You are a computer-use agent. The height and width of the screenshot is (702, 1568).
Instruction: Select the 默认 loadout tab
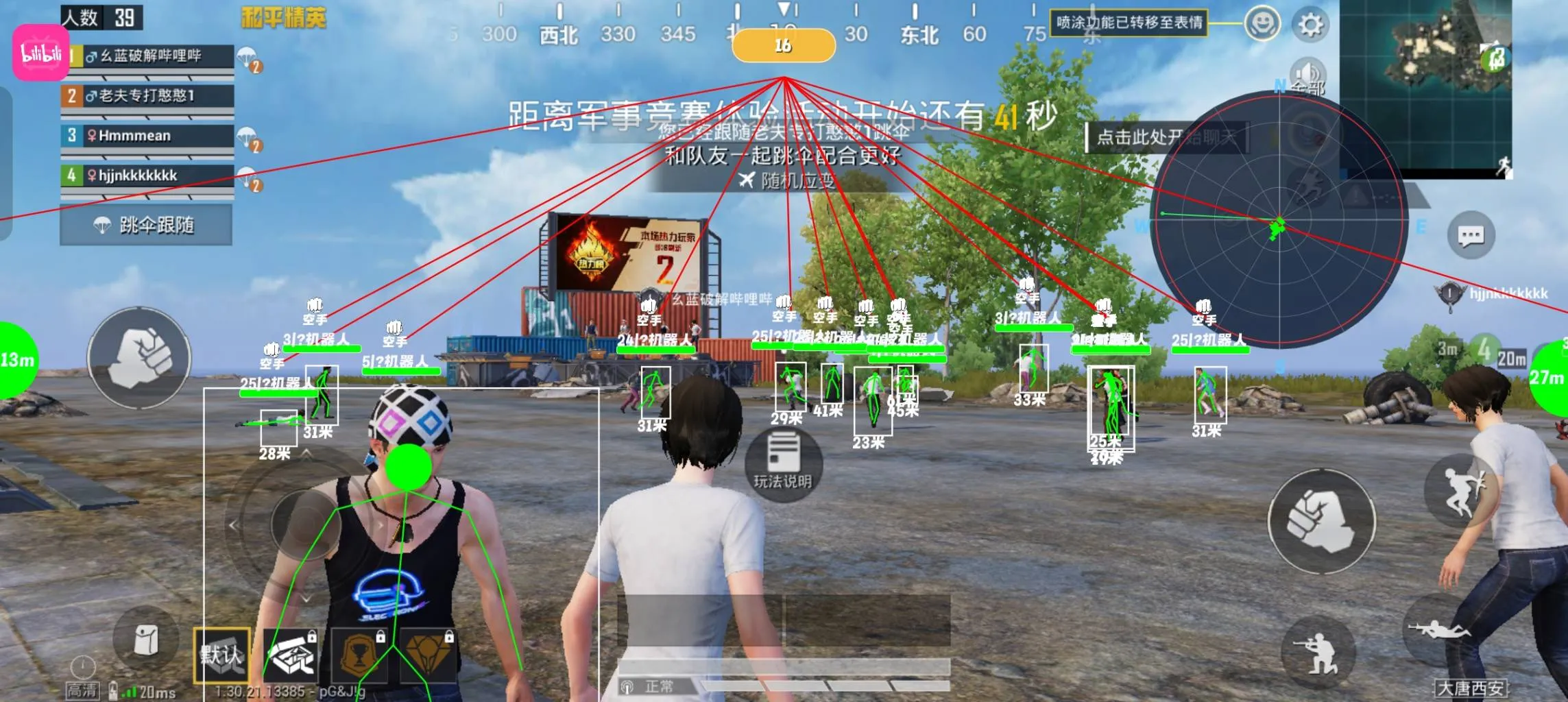(222, 656)
